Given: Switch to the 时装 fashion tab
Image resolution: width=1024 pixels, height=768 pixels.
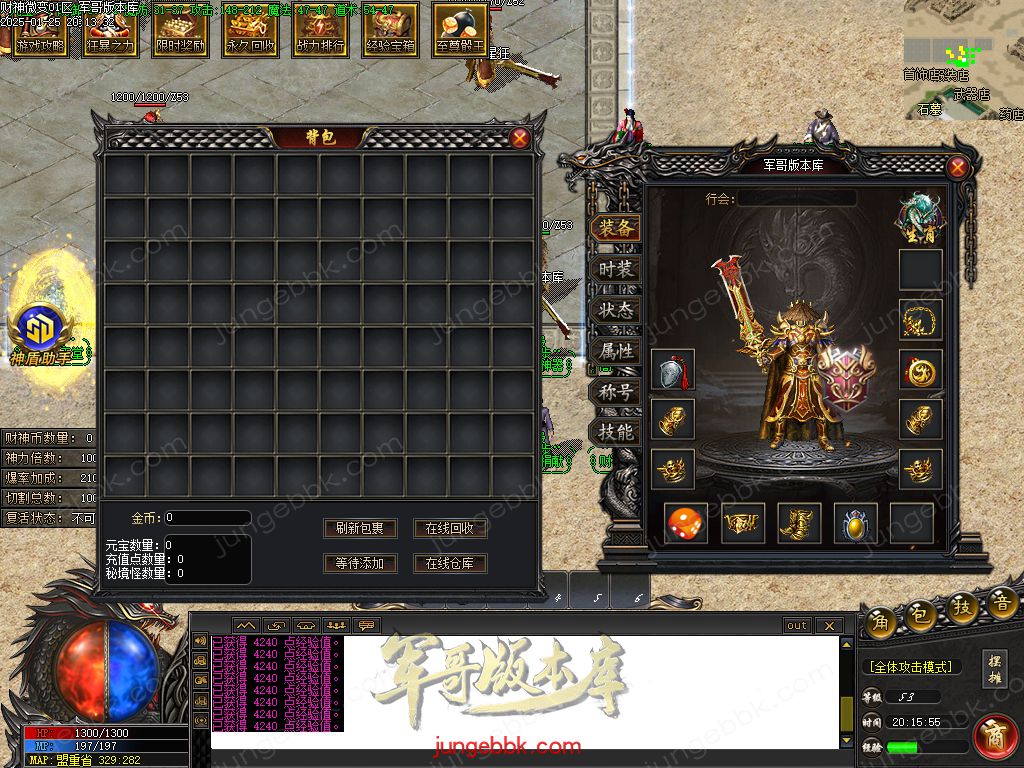Looking at the screenshot, I should click(x=616, y=269).
